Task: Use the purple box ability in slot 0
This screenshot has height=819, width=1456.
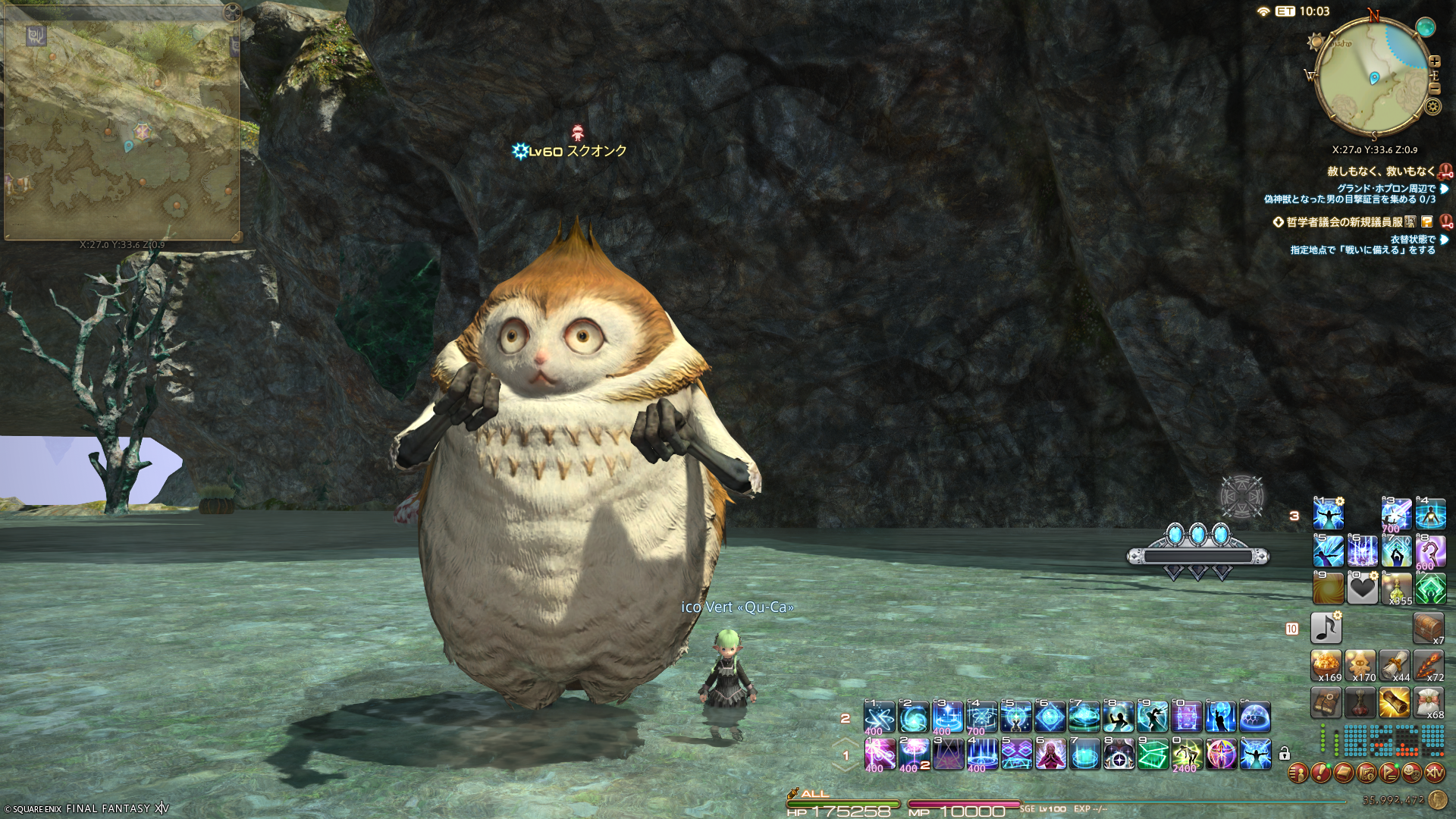Action: point(1187,717)
